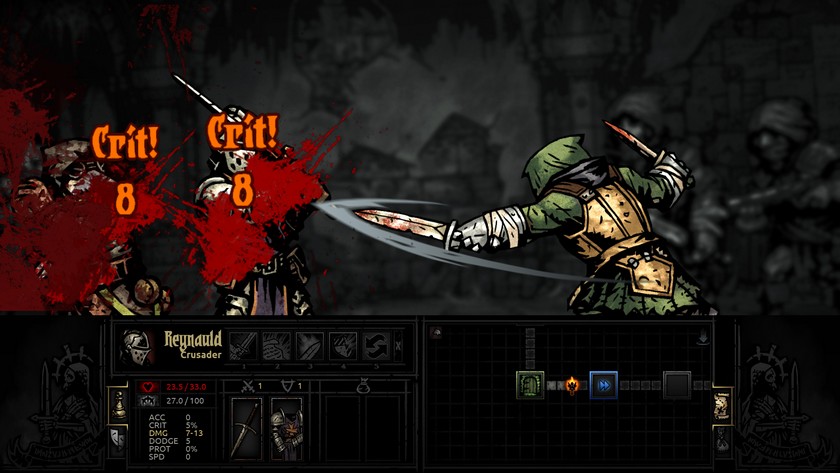The image size is (840, 473).
Task: Choose the gauntlet fist skill icon
Action: [276, 346]
